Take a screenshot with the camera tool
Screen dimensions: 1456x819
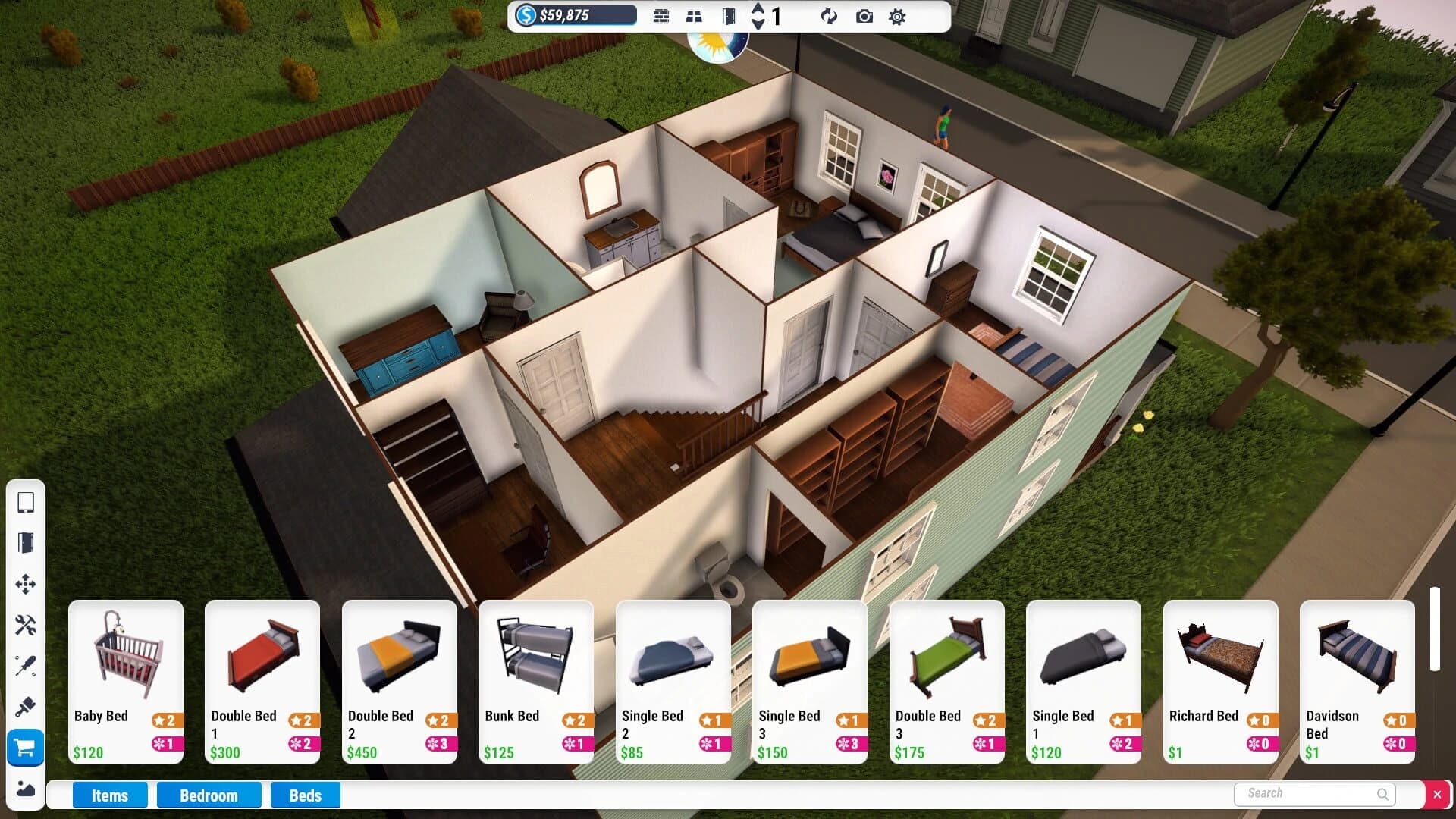click(864, 16)
